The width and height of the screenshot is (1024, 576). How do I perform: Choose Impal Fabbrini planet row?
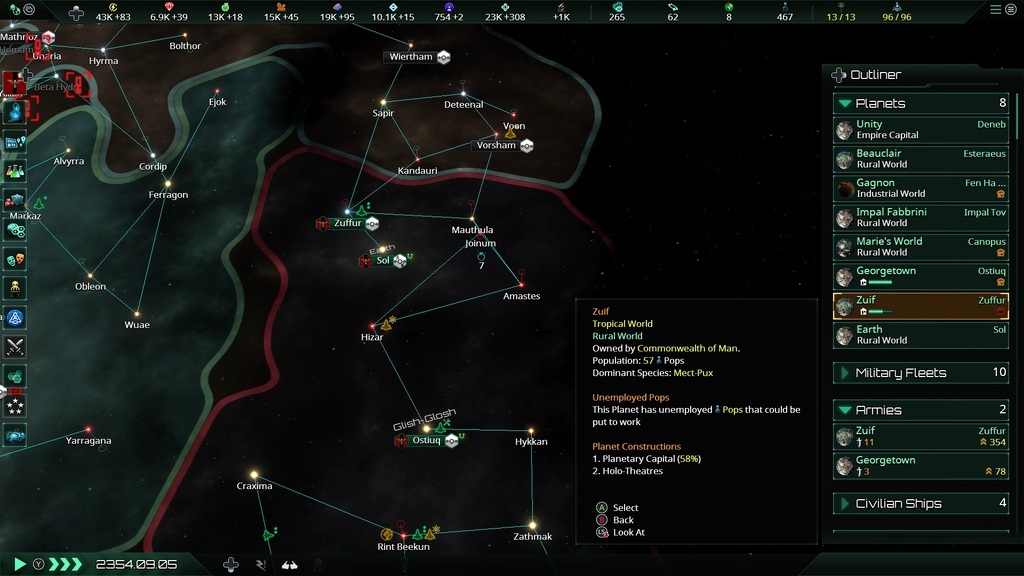pyautogui.click(x=920, y=217)
